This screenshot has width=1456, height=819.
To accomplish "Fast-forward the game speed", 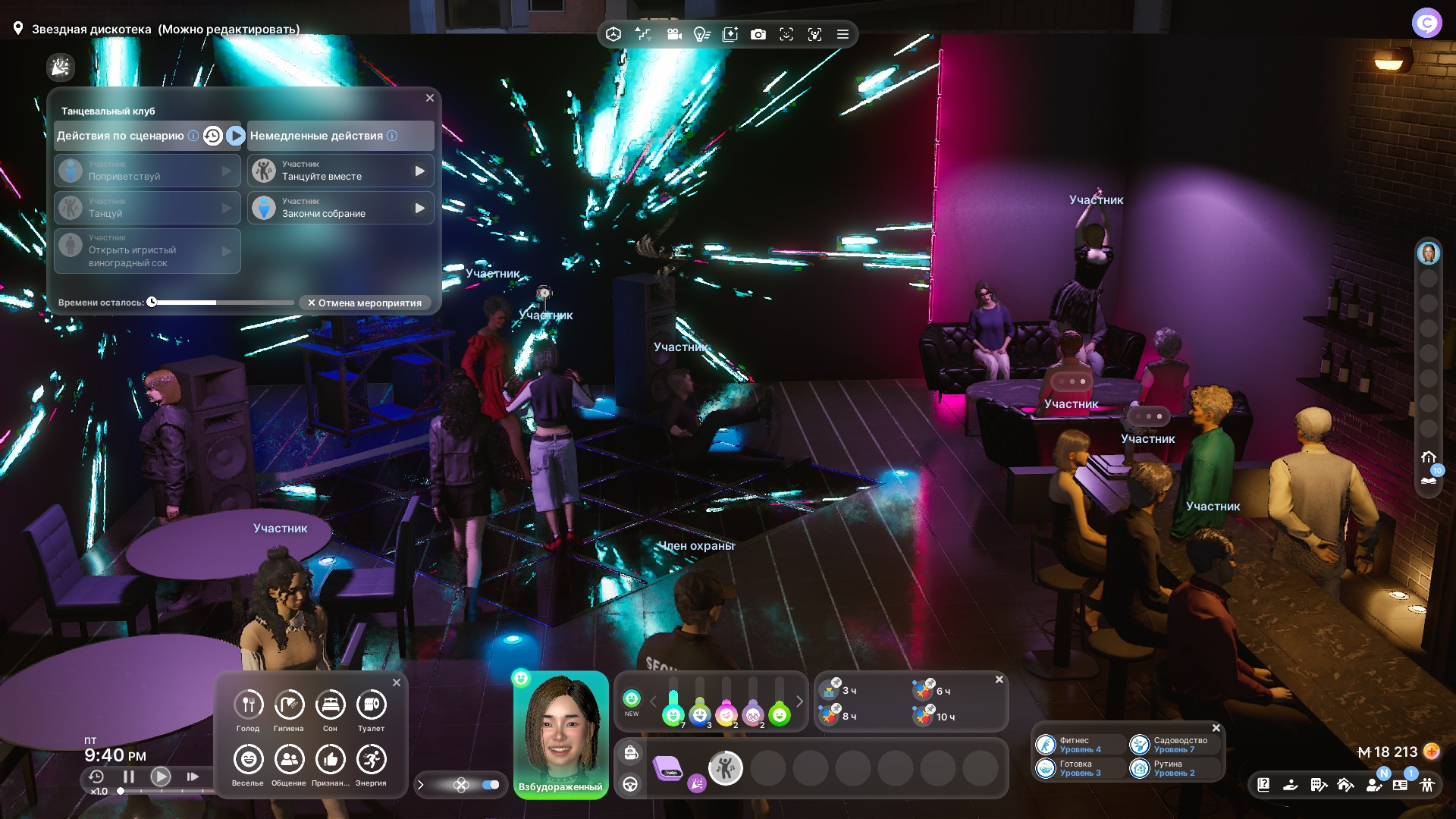I will [193, 777].
